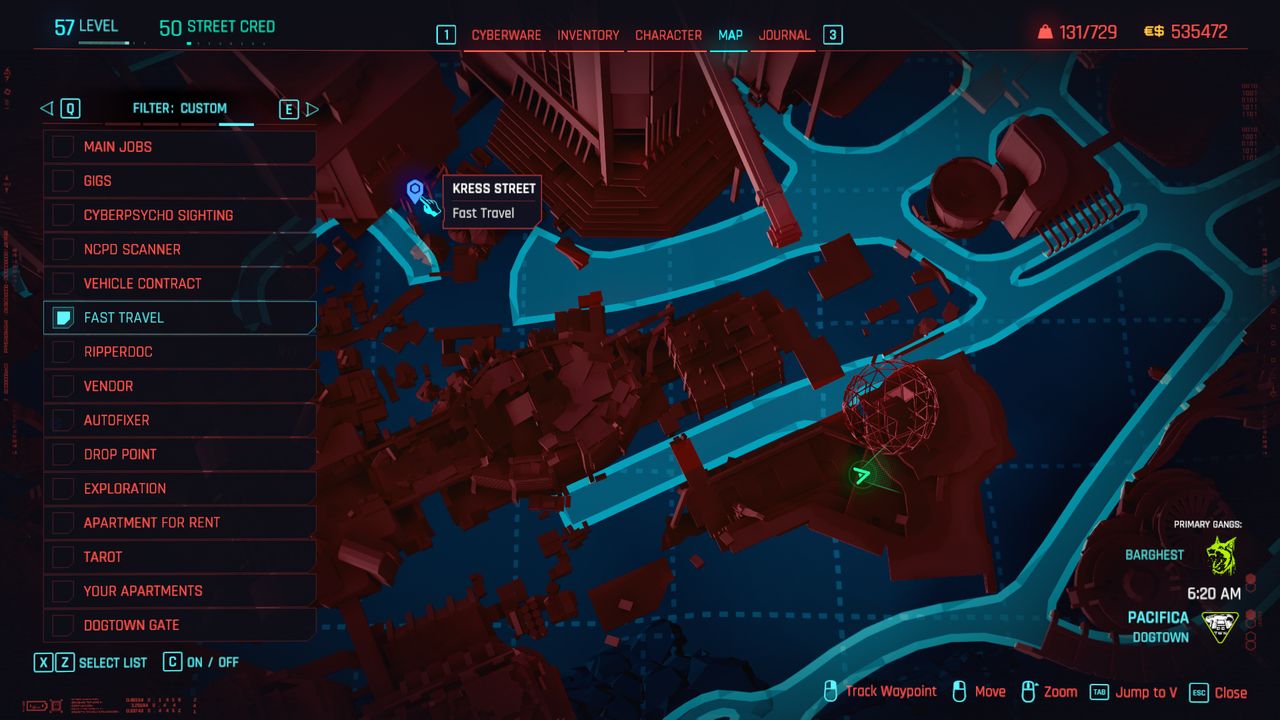
Task: Select the Kress Street fast travel marker
Action: [x=415, y=190]
